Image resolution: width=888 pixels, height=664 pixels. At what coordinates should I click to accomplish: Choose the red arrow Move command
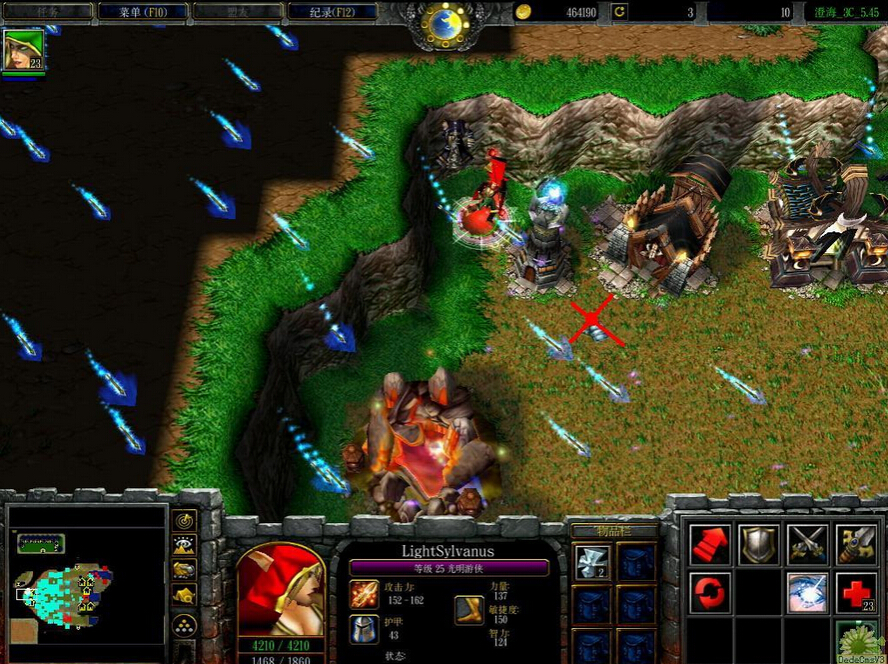pyautogui.click(x=710, y=544)
